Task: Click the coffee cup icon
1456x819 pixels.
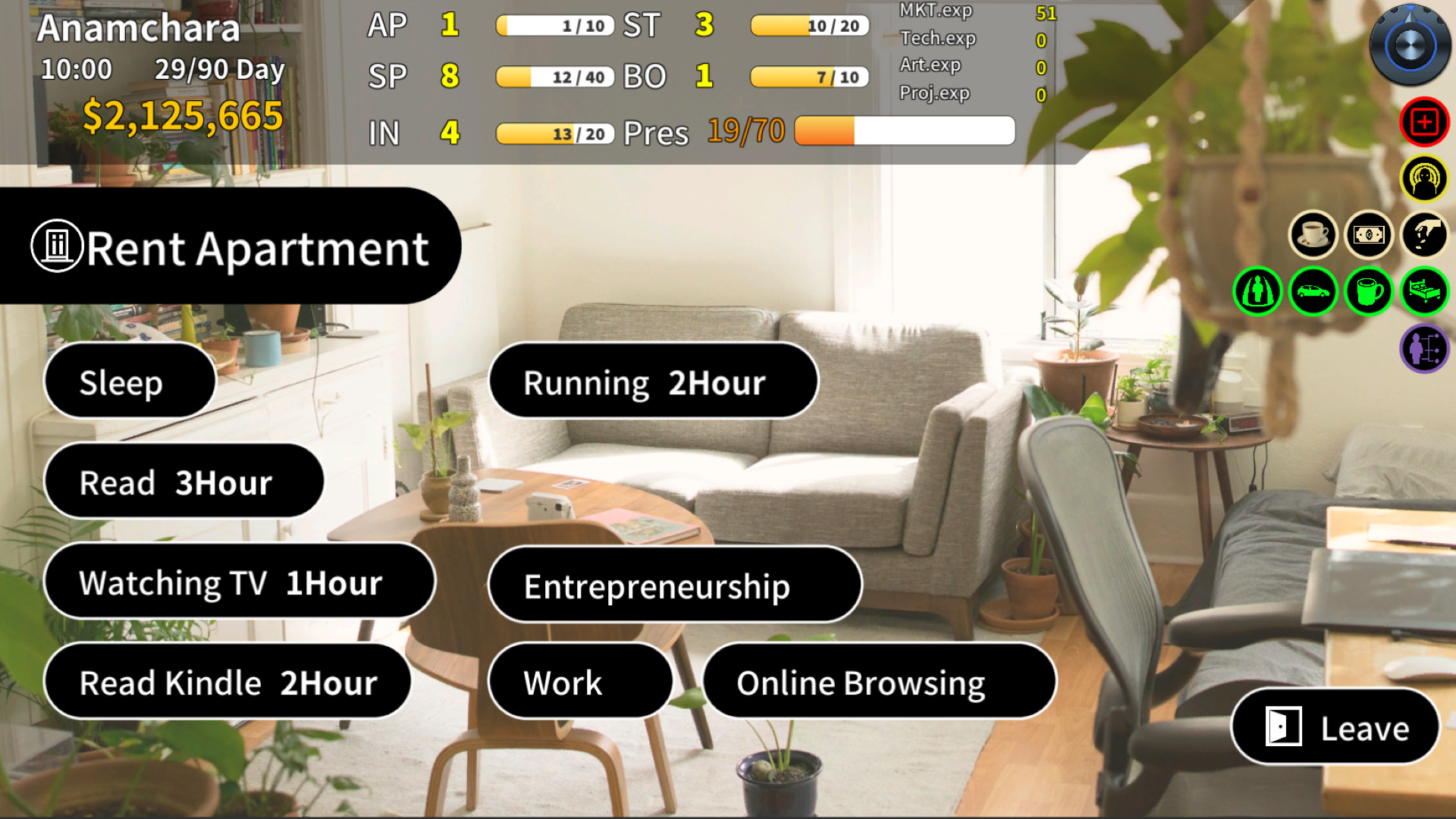Action: coord(1313,235)
